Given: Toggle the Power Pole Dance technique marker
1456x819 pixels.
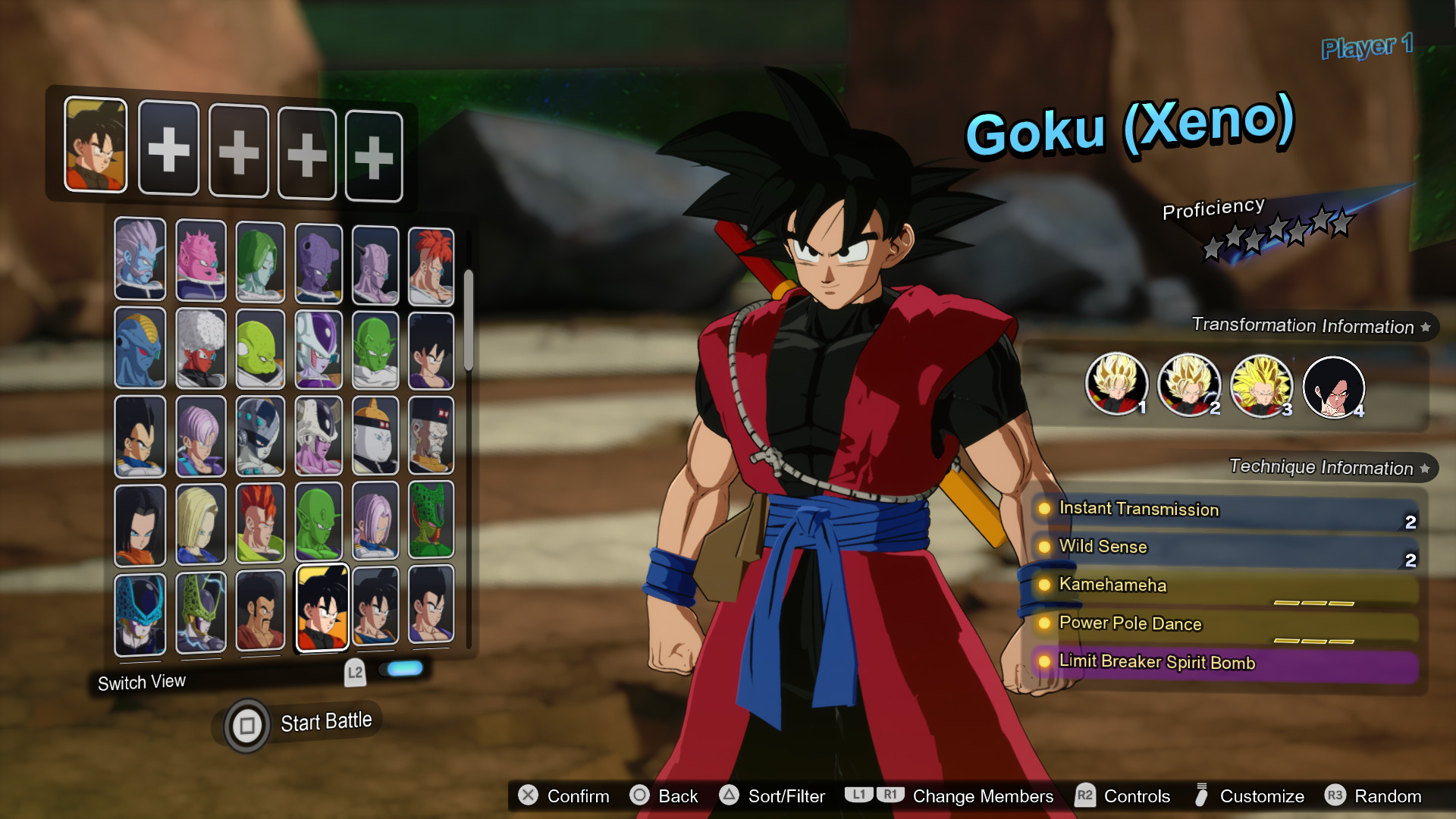Looking at the screenshot, I should coord(1044,624).
